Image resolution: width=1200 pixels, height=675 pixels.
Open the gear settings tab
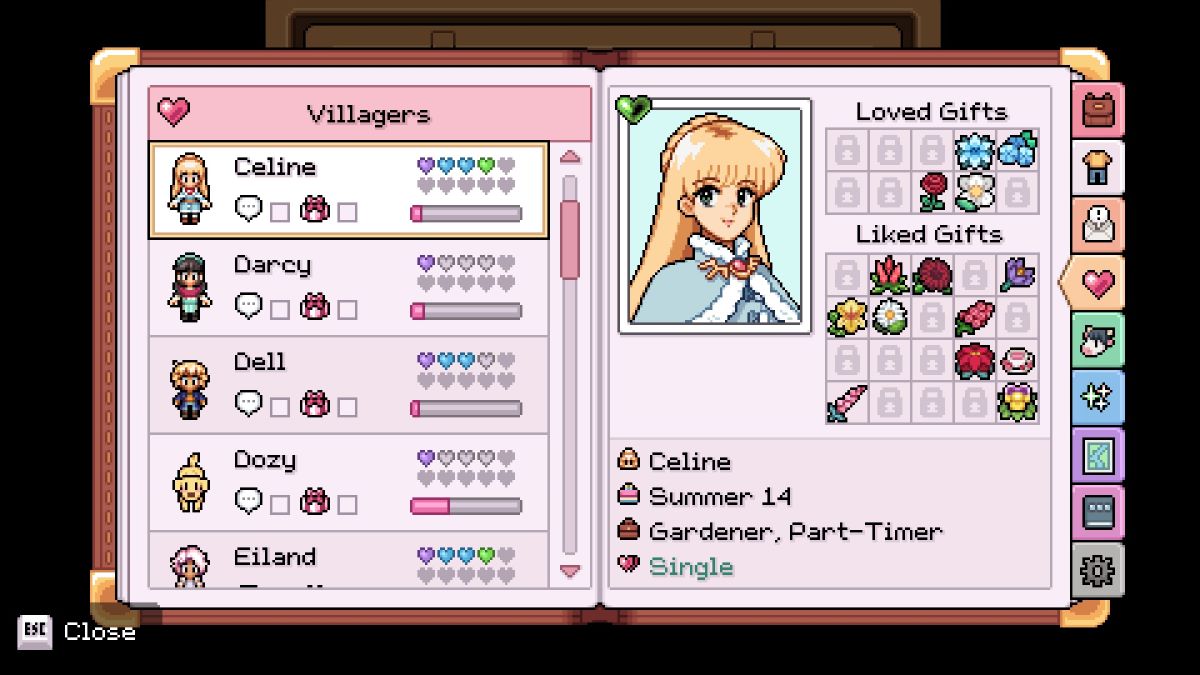[1098, 571]
